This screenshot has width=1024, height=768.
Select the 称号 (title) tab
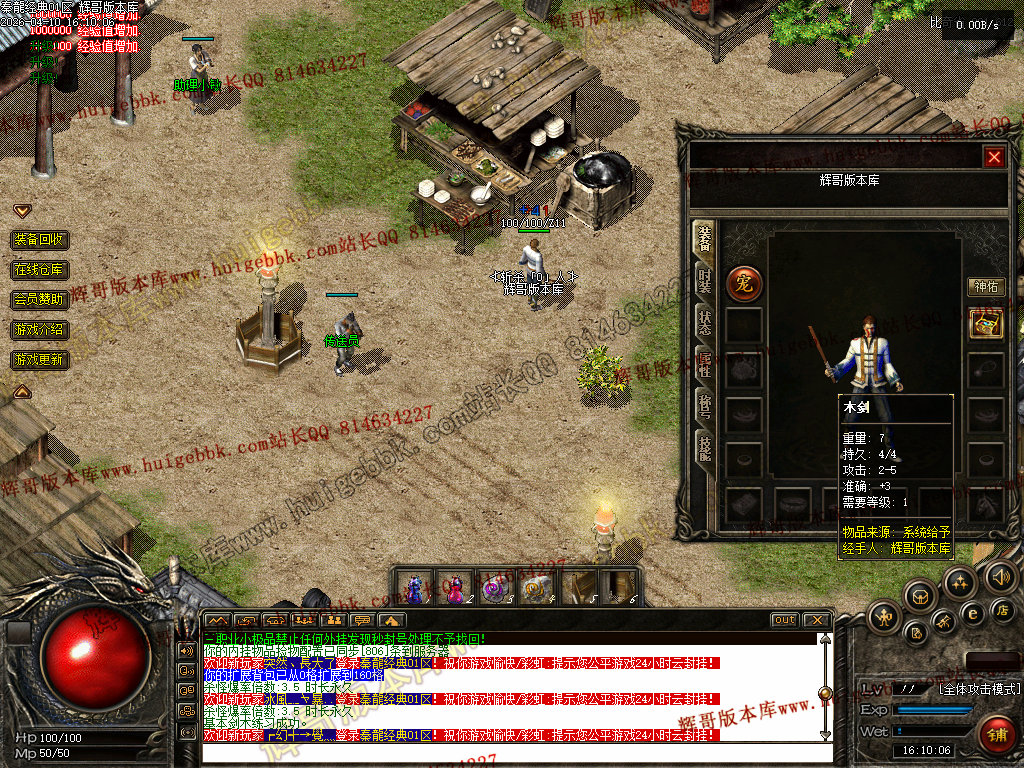tap(705, 408)
